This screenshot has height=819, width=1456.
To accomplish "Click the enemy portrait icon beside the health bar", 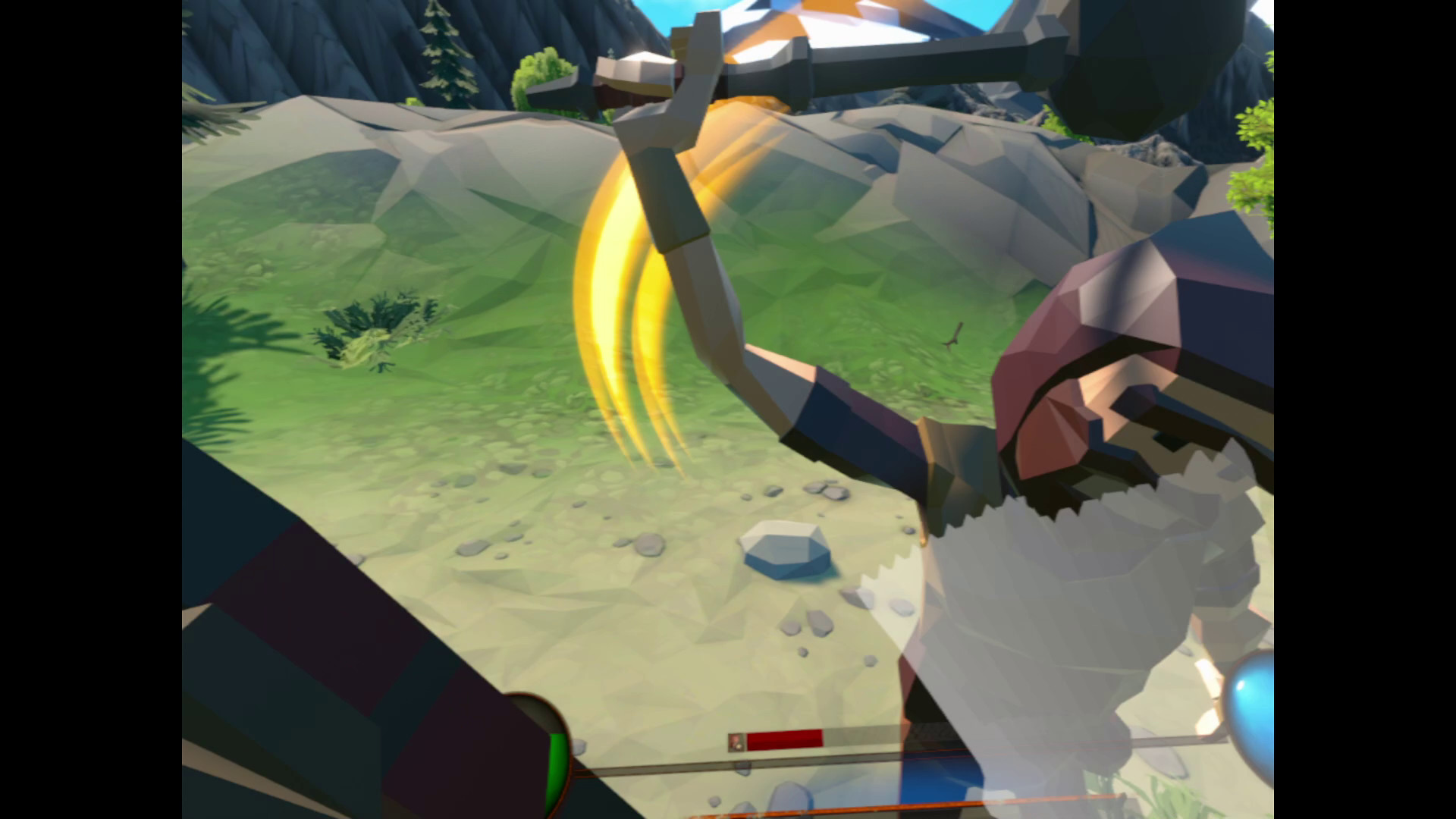I will point(734,741).
